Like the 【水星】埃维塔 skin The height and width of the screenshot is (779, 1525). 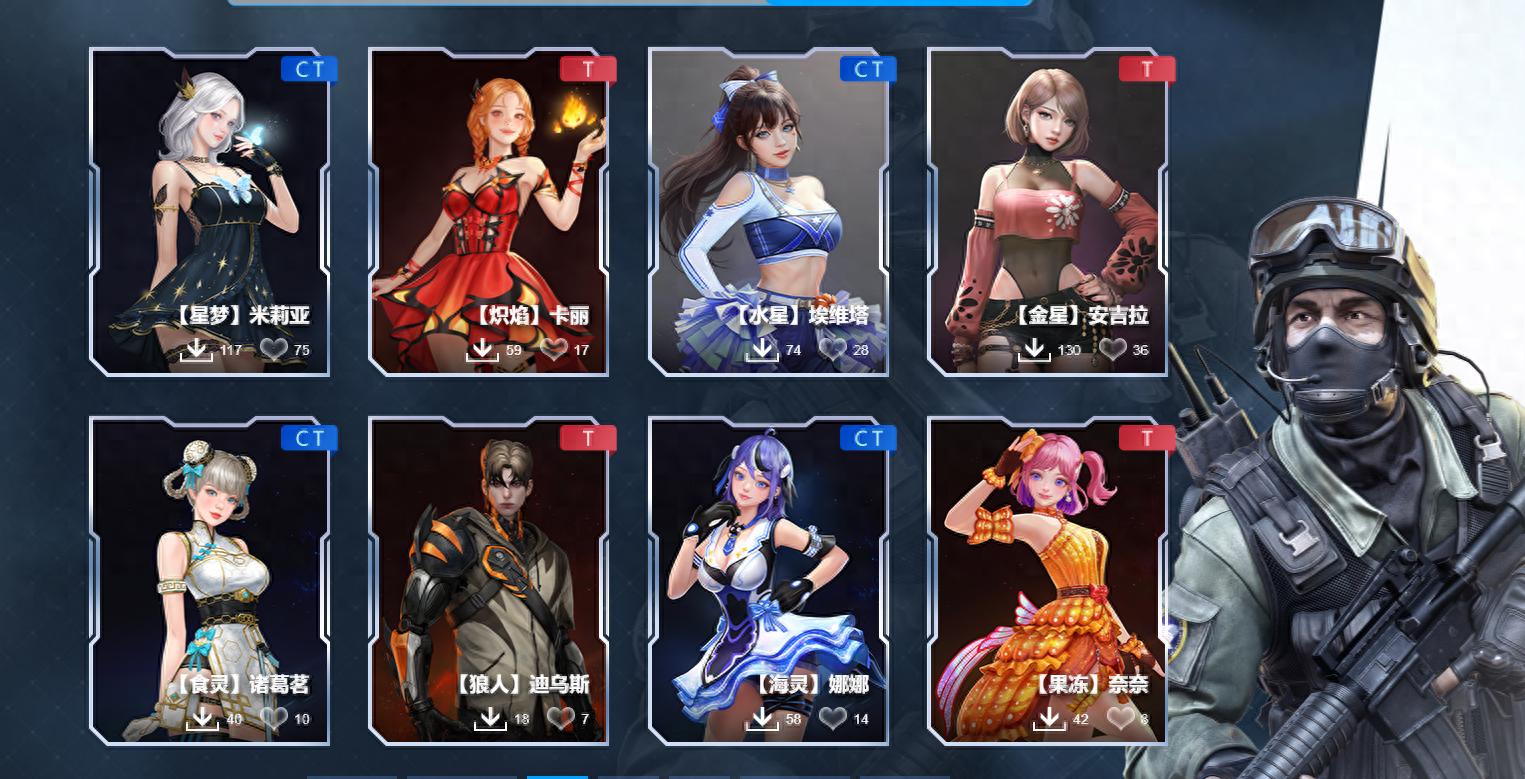[832, 350]
